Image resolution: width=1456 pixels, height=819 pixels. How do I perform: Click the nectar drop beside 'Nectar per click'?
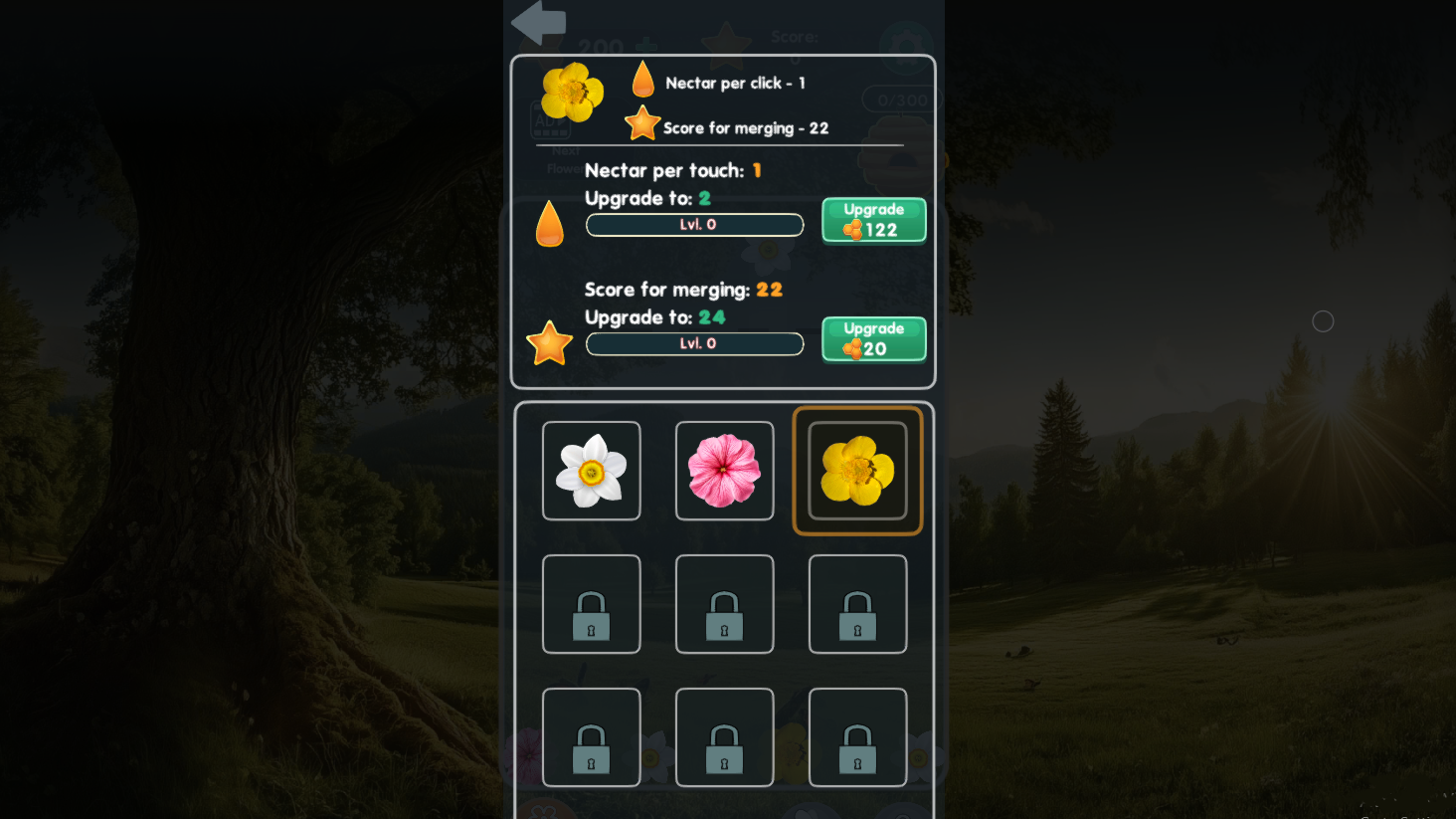click(x=642, y=78)
